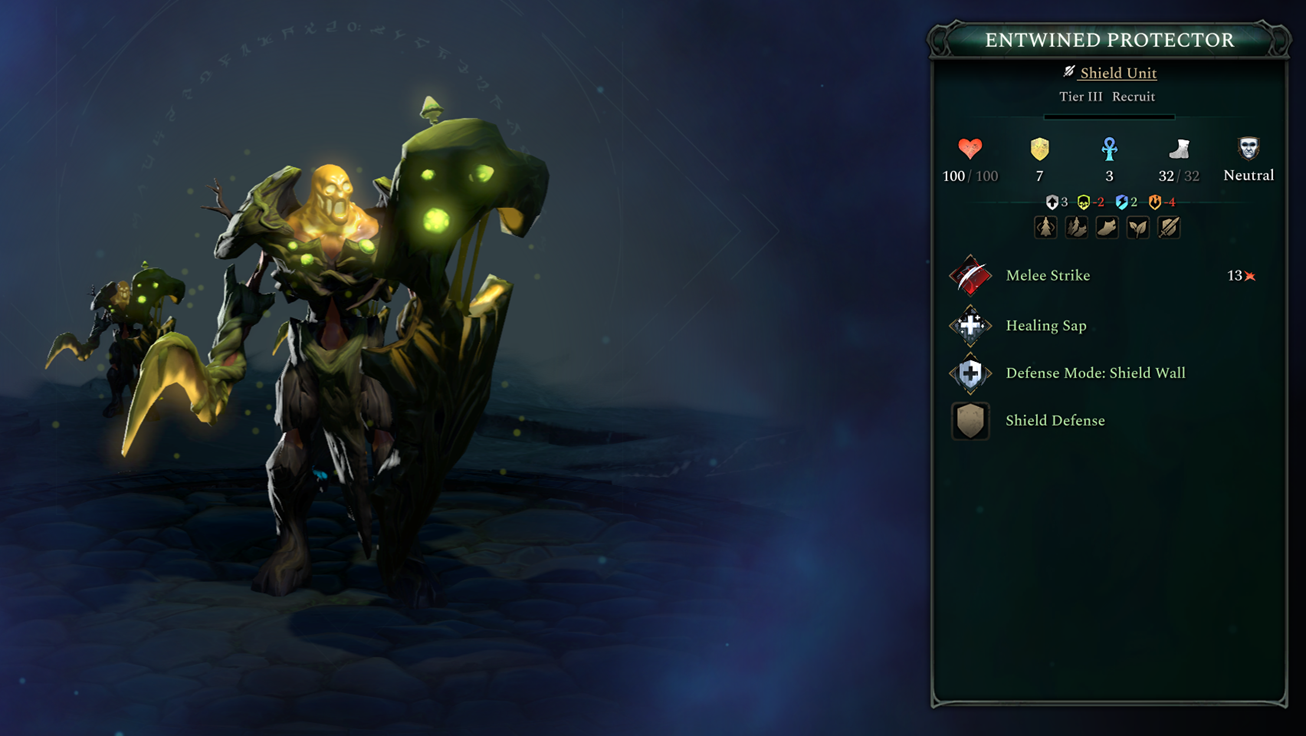Click the leaf sprout trait icon
This screenshot has width=1306, height=736.
[1138, 228]
